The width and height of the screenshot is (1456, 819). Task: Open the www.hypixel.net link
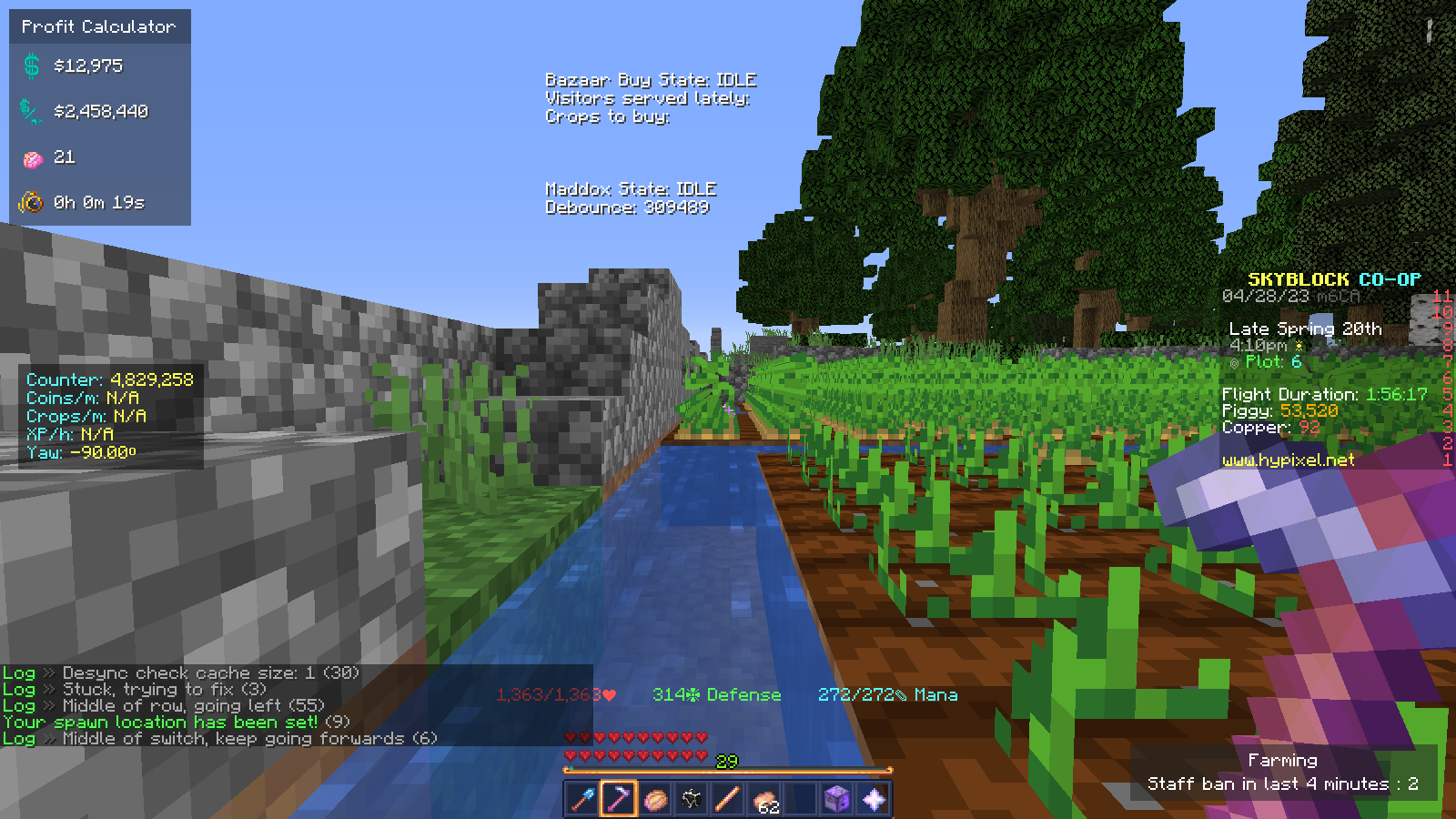pyautogui.click(x=1289, y=460)
